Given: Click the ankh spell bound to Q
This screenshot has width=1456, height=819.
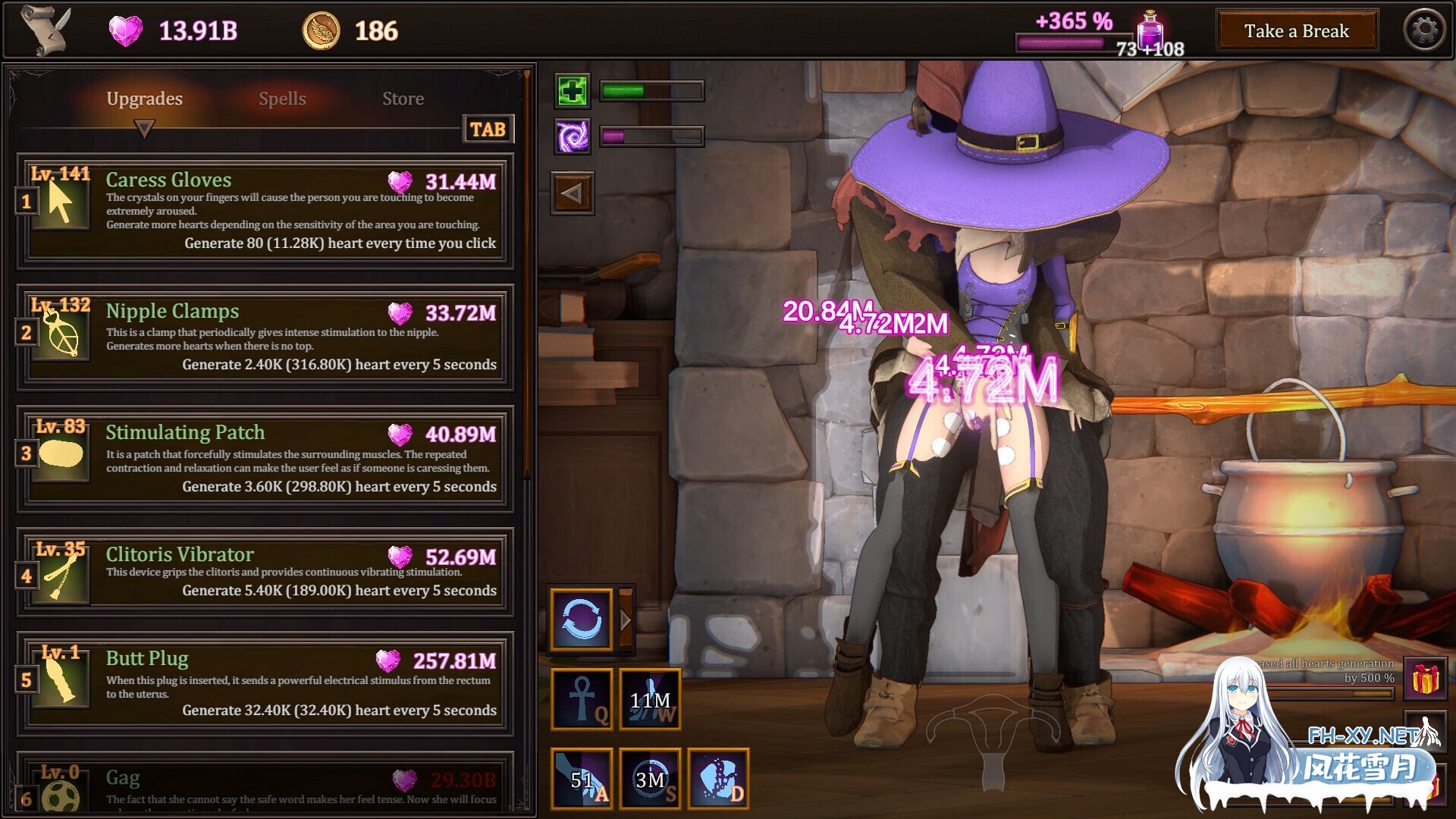Looking at the screenshot, I should [581, 698].
